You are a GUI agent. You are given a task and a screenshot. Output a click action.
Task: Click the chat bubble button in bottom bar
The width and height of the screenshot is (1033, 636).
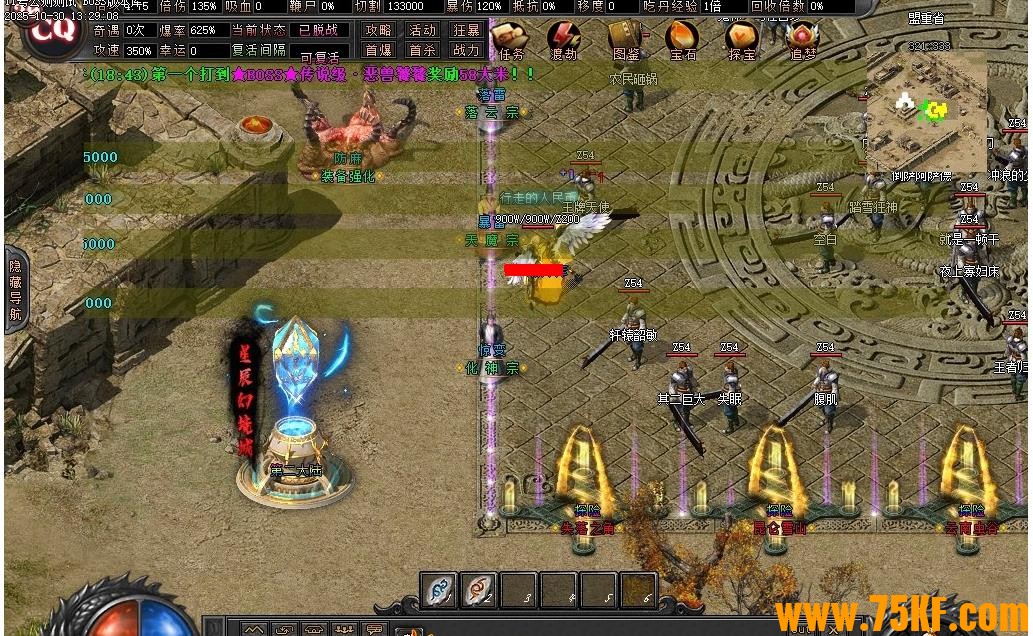tap(375, 629)
